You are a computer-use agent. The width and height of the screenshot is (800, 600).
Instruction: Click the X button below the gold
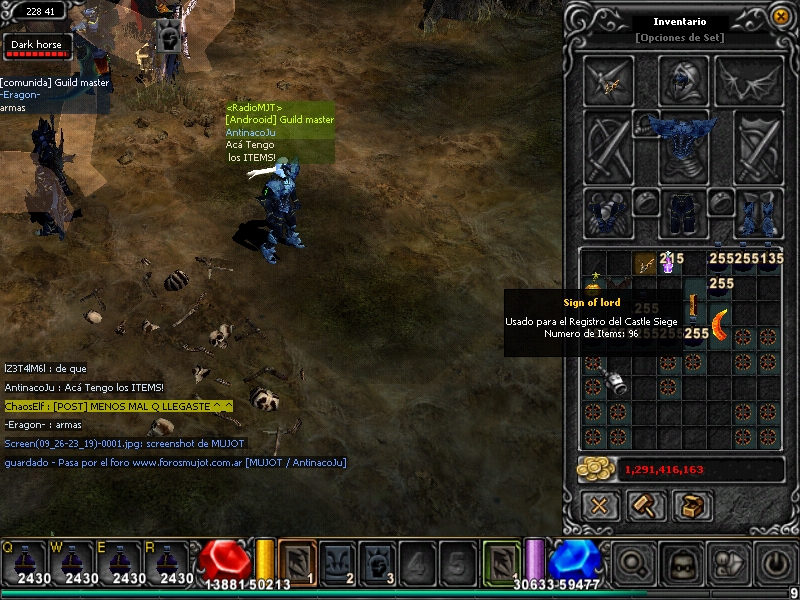coord(600,505)
